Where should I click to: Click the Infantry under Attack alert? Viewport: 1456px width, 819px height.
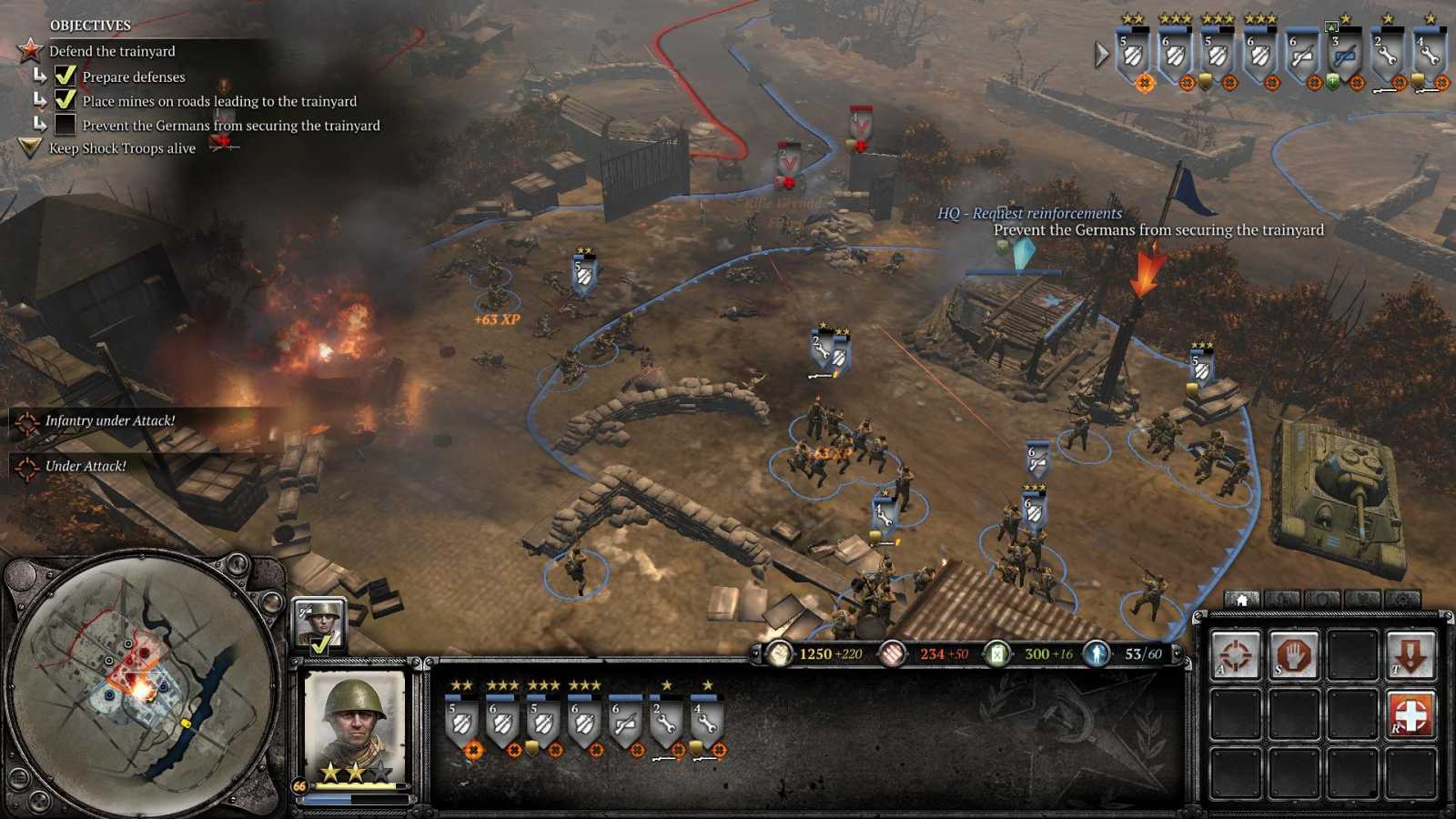click(x=109, y=421)
